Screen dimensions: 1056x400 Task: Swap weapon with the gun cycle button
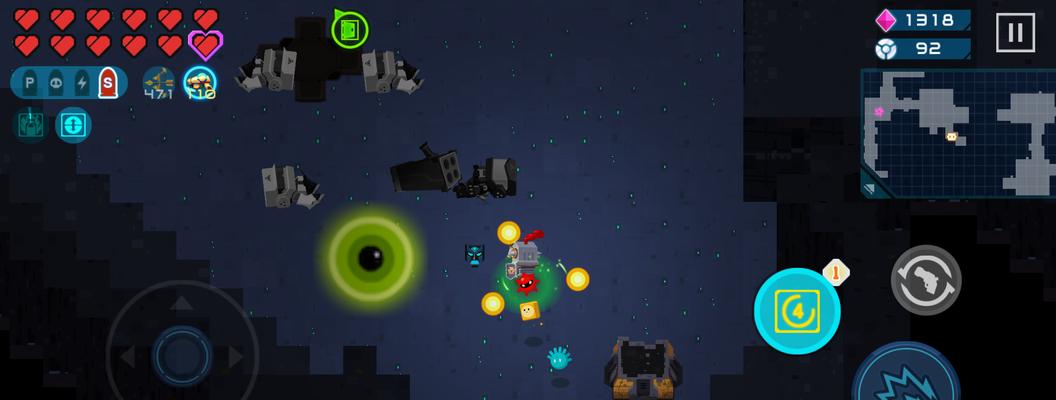click(926, 280)
